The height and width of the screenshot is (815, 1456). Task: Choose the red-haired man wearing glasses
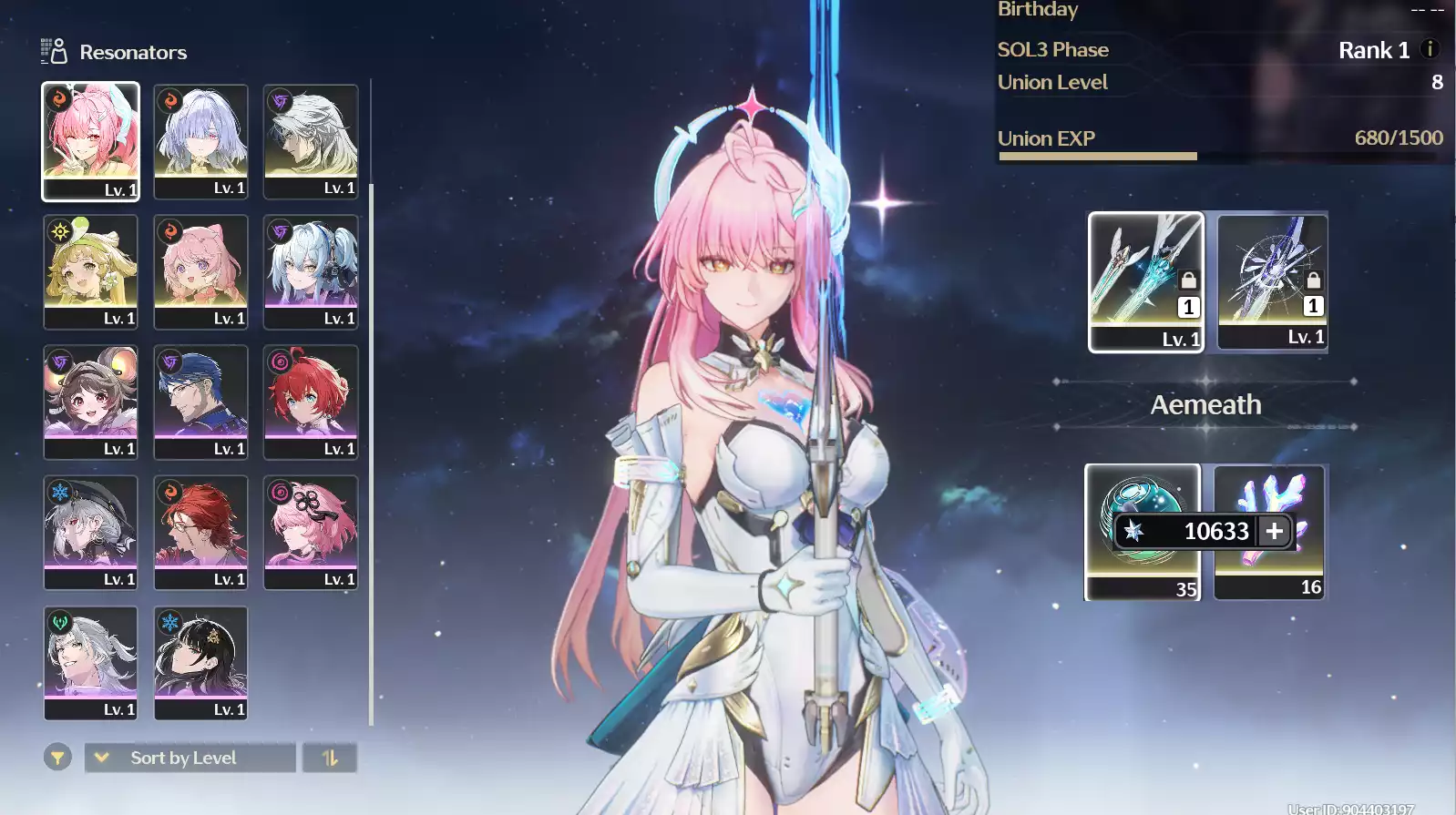tap(200, 532)
